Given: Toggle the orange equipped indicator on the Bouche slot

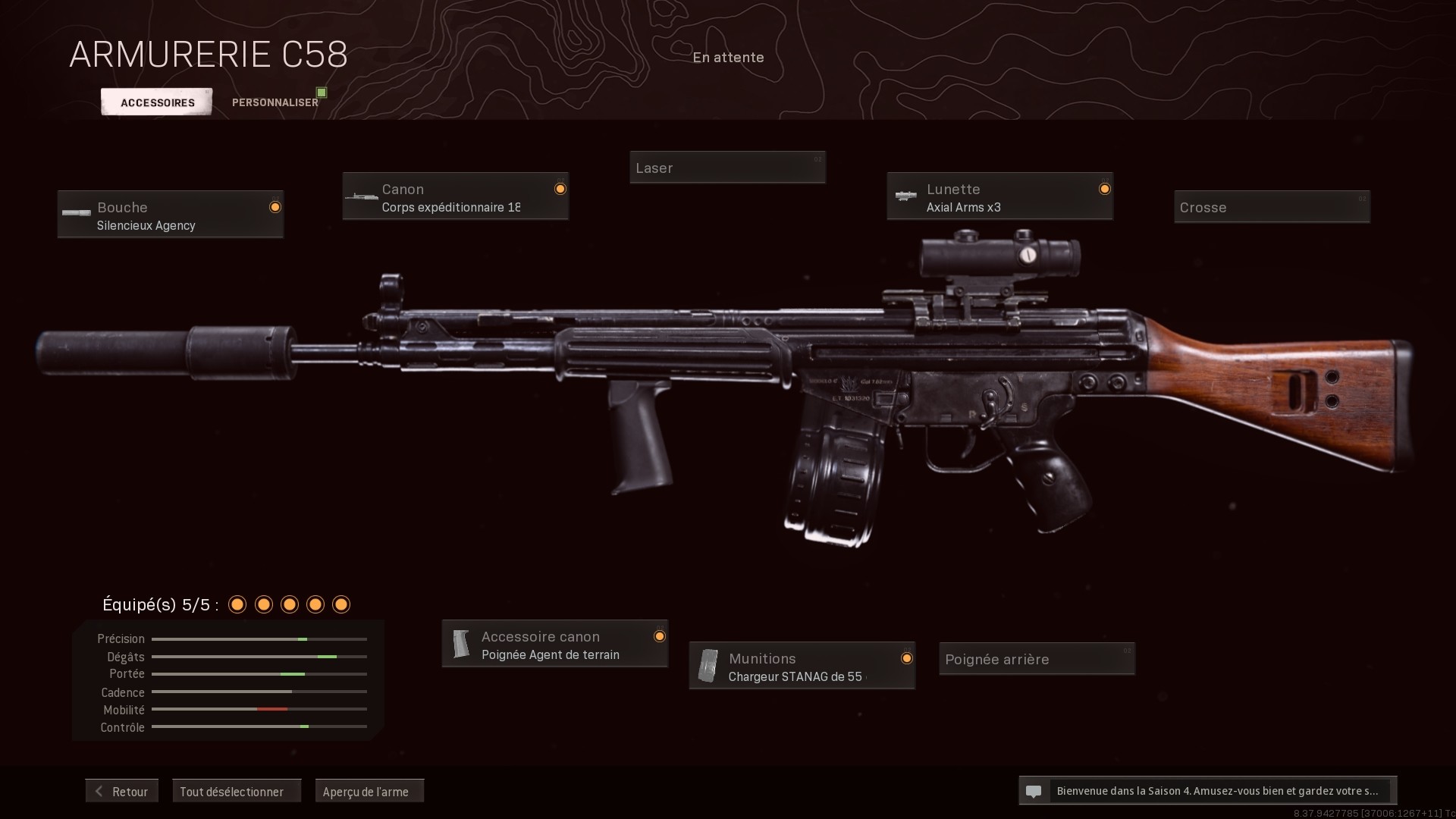Looking at the screenshot, I should [x=275, y=206].
